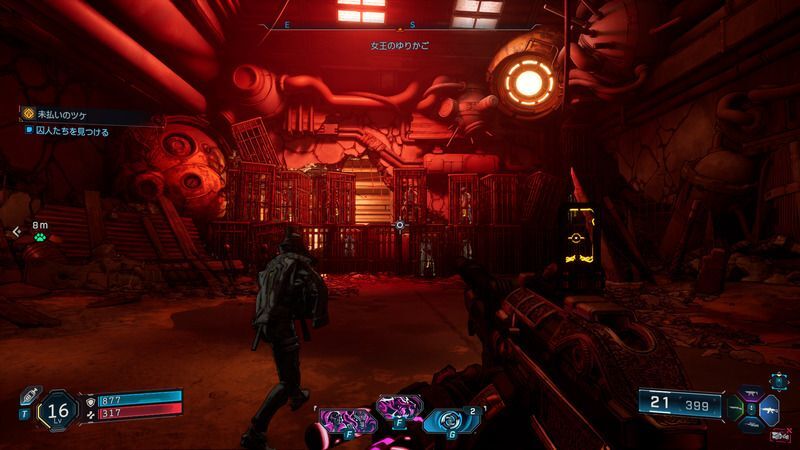Select the green paw waypoint marker
The width and height of the screenshot is (800, 450).
point(40,239)
